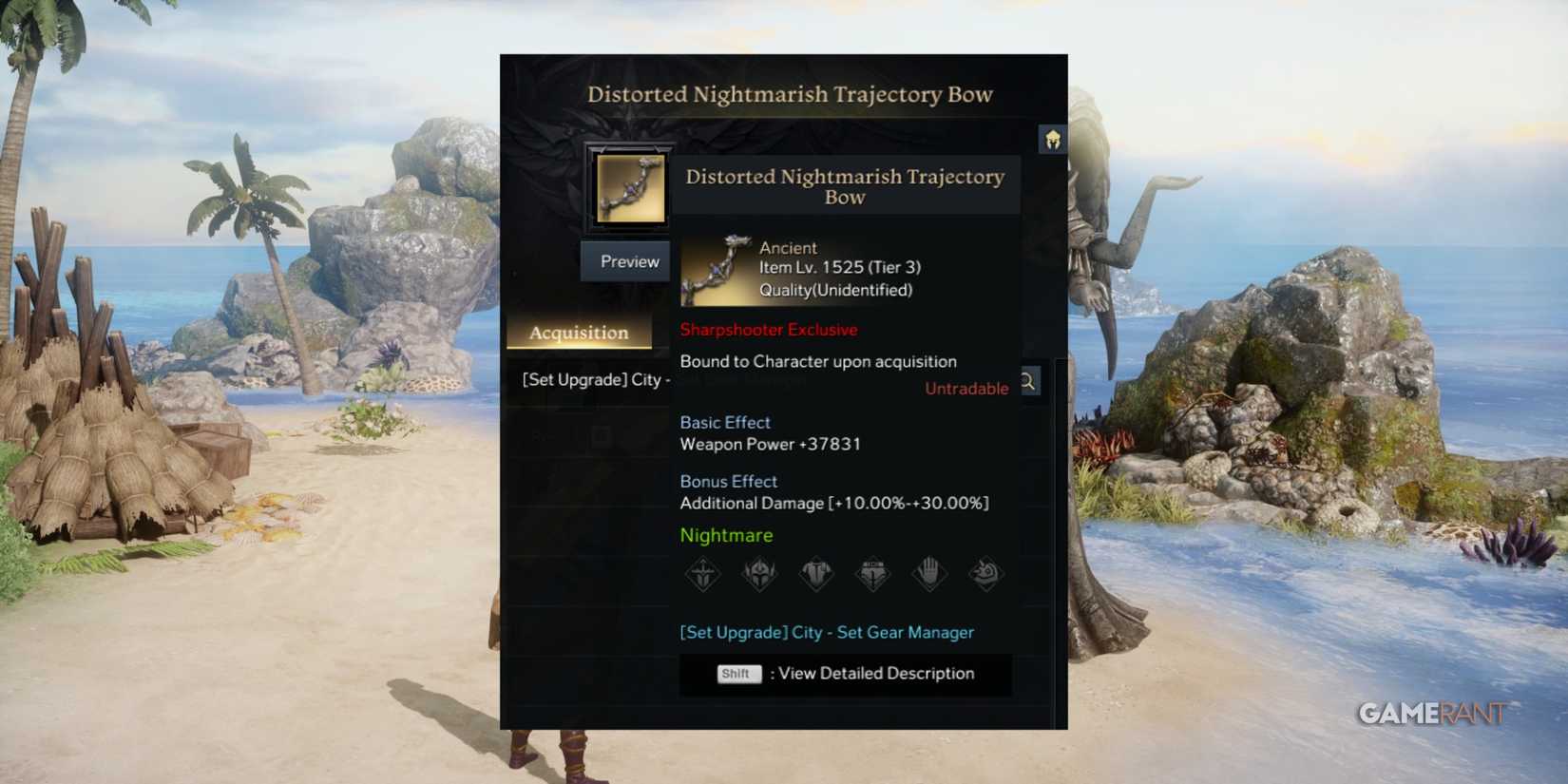Select the weapon slot set icon

click(703, 573)
